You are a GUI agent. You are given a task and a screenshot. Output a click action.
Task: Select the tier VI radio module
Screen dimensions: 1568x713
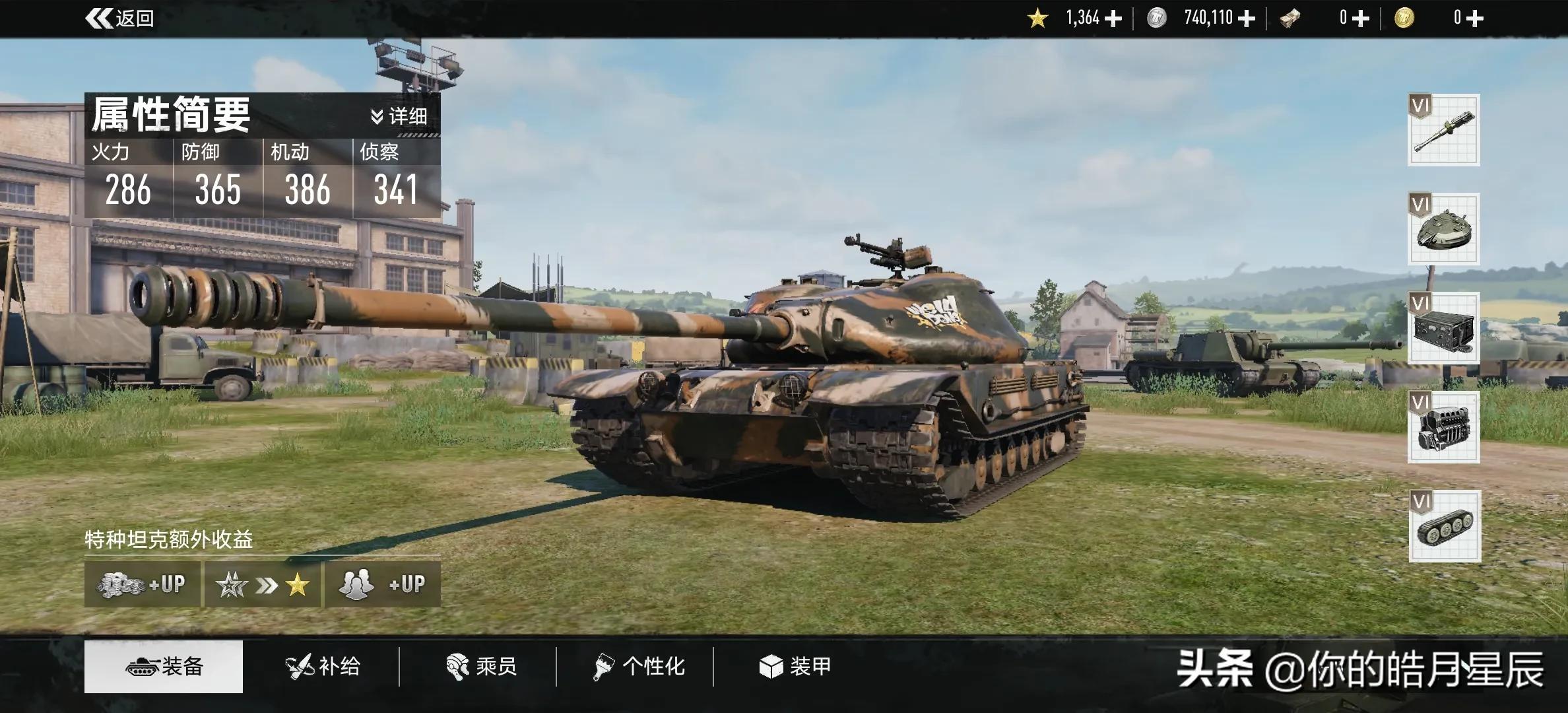[x=1443, y=328]
